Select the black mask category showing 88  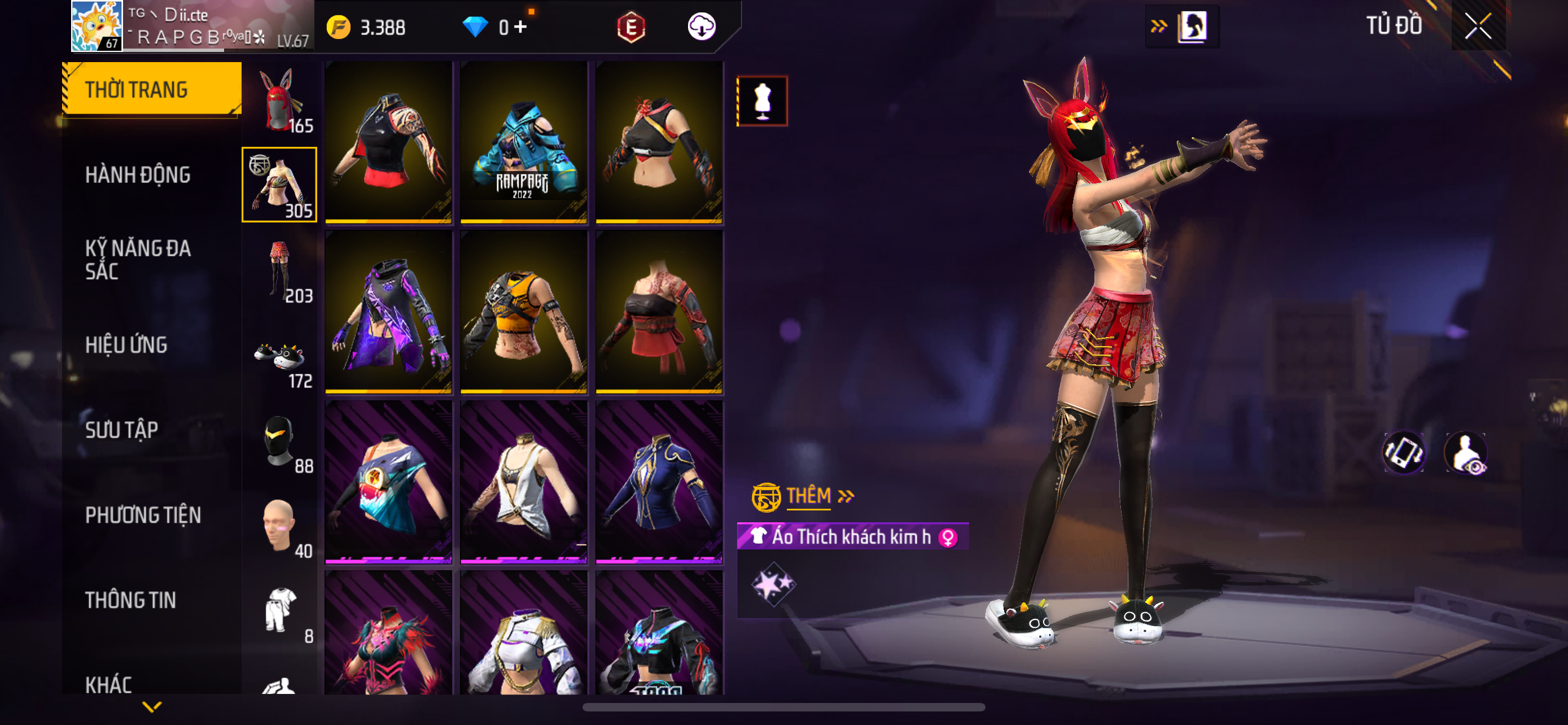pyautogui.click(x=279, y=442)
